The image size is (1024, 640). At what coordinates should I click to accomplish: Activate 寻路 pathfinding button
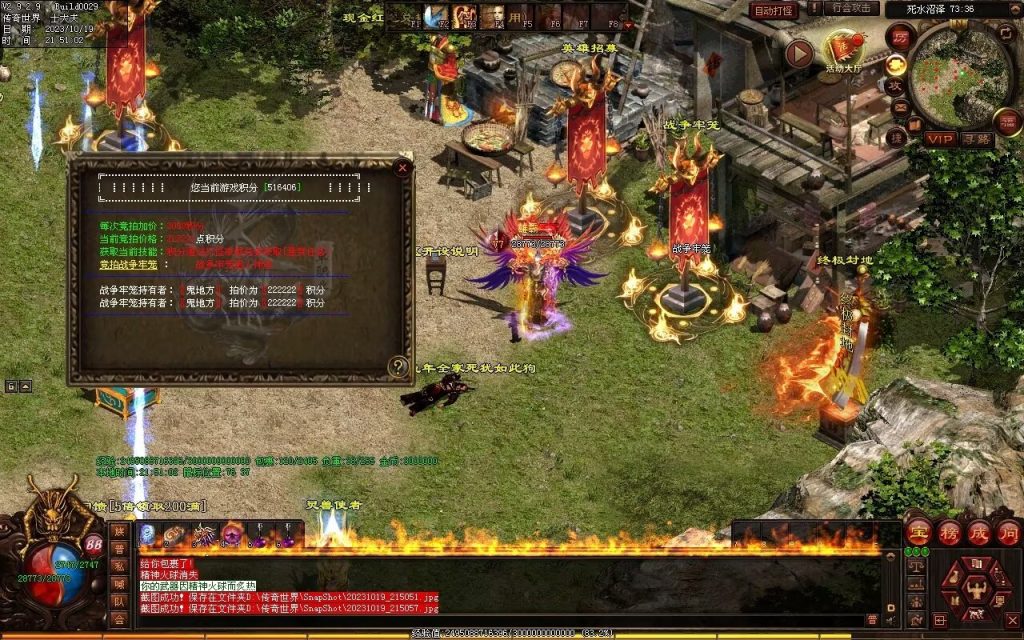tap(977, 139)
